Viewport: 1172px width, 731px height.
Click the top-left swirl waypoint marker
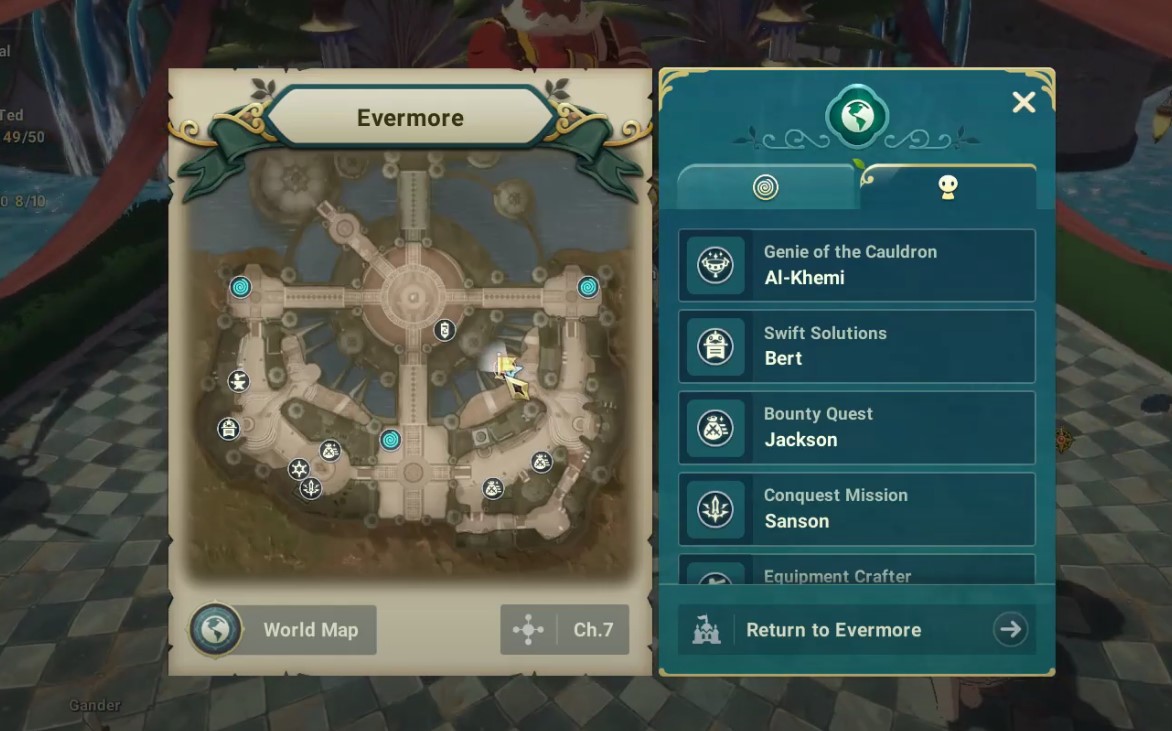pyautogui.click(x=240, y=288)
